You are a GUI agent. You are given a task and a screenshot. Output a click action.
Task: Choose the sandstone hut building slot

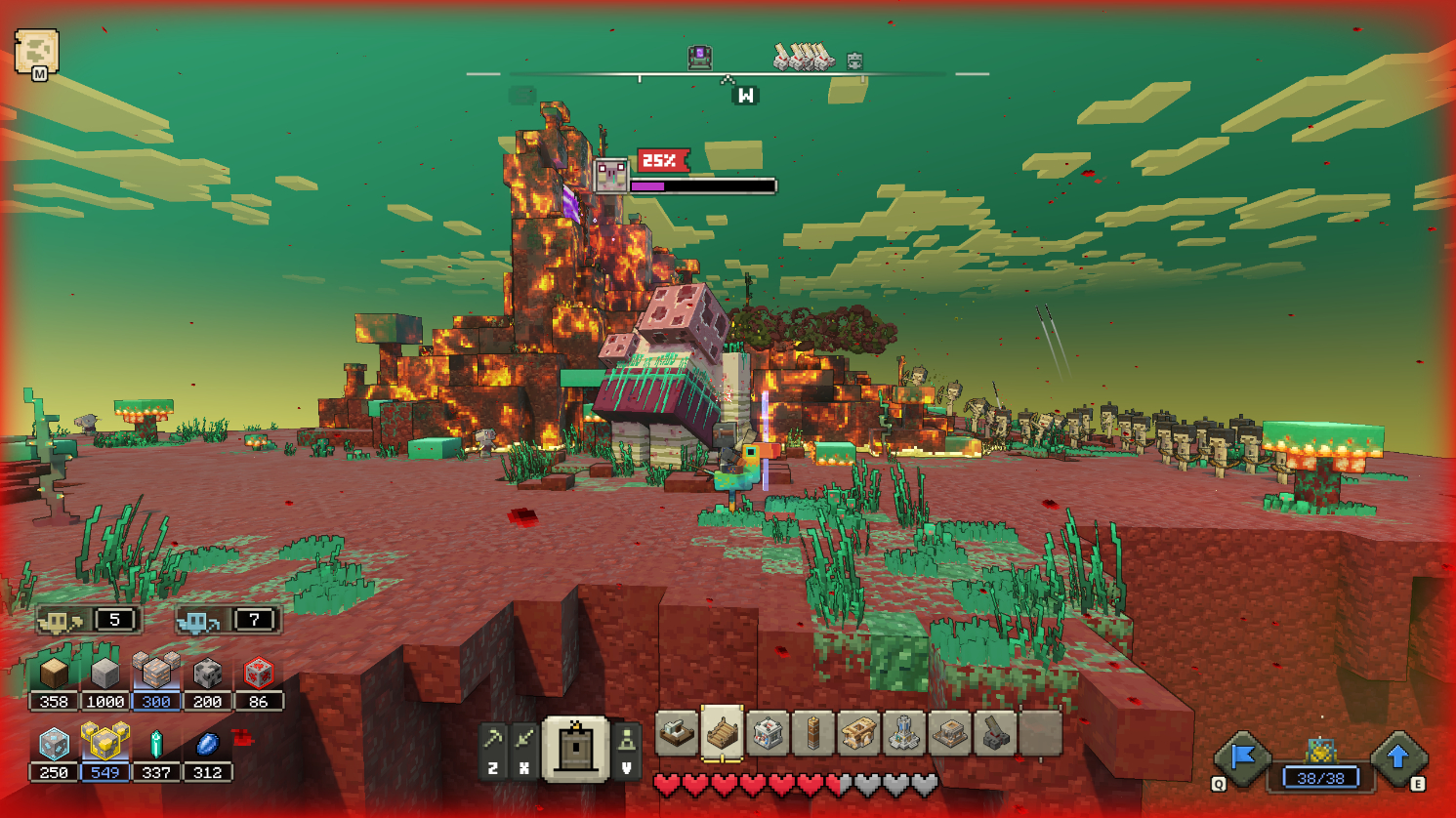(x=858, y=733)
